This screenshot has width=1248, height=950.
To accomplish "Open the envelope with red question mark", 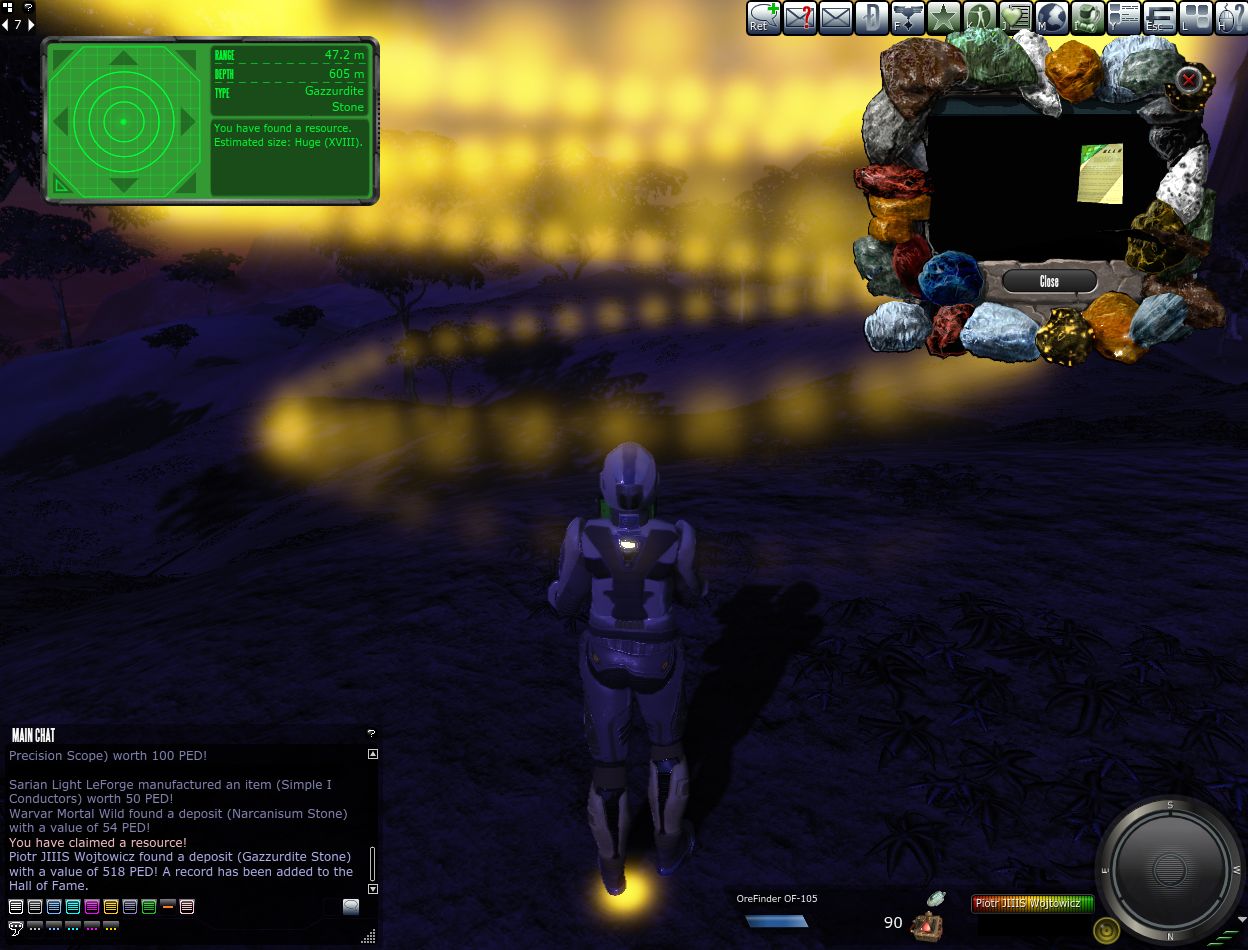I will tap(800, 18).
